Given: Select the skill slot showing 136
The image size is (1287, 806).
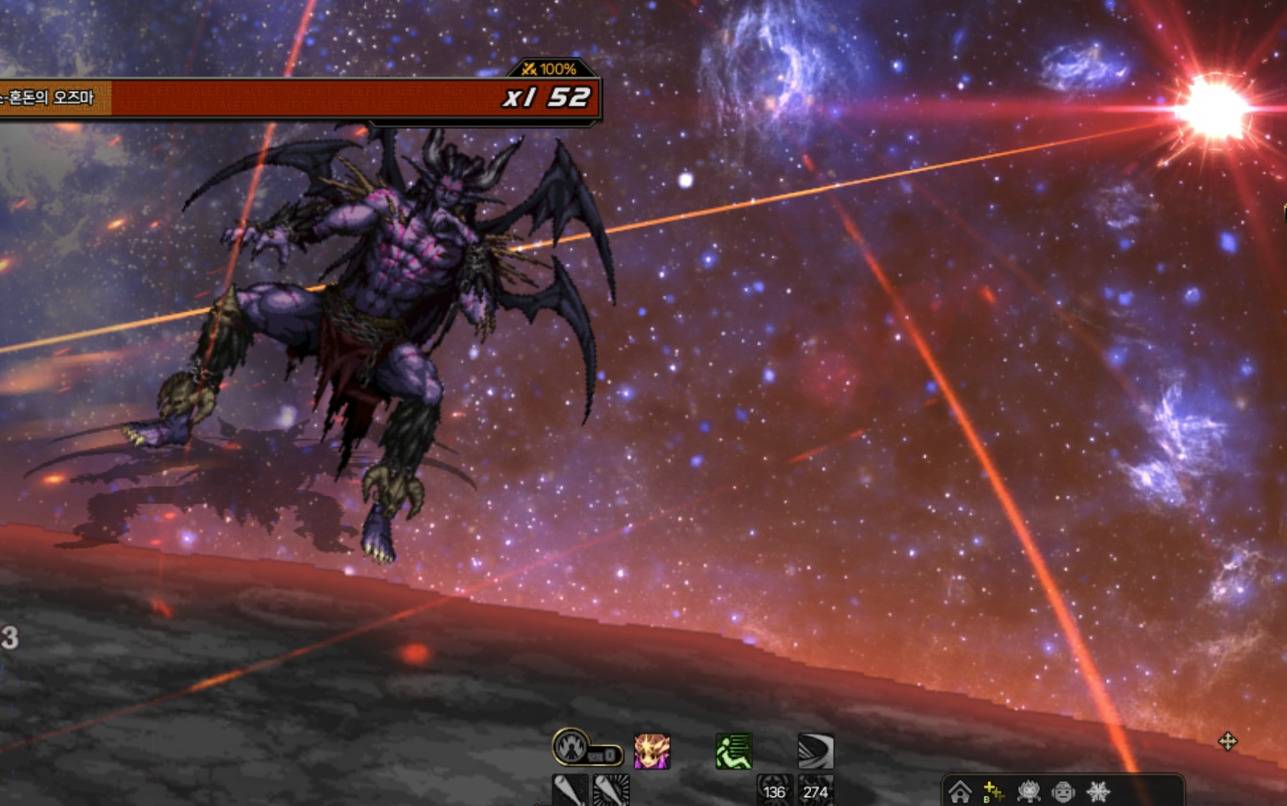Looking at the screenshot, I should click(x=774, y=790).
